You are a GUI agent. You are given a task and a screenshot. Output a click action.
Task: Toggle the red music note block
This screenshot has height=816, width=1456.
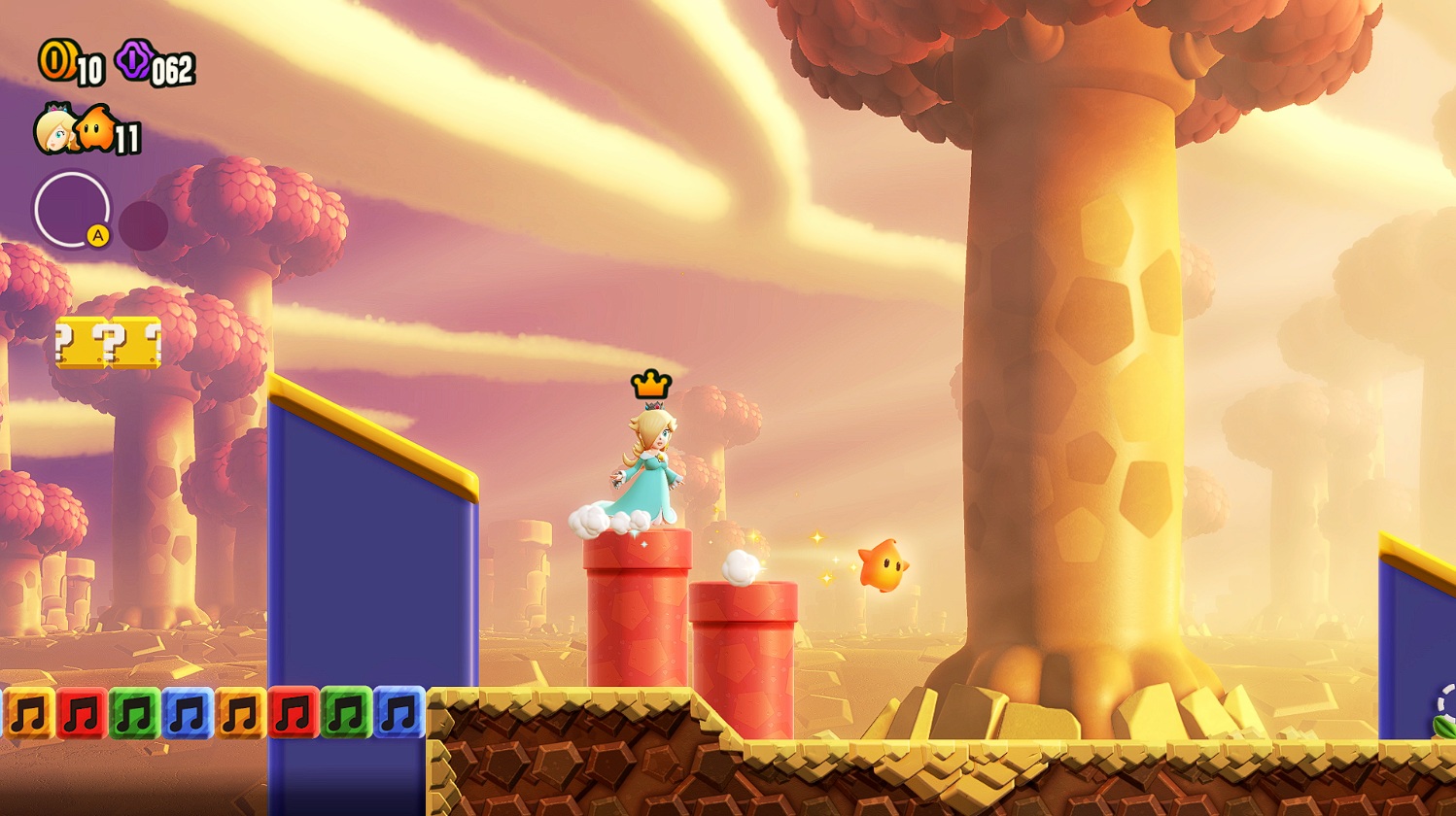[82, 712]
